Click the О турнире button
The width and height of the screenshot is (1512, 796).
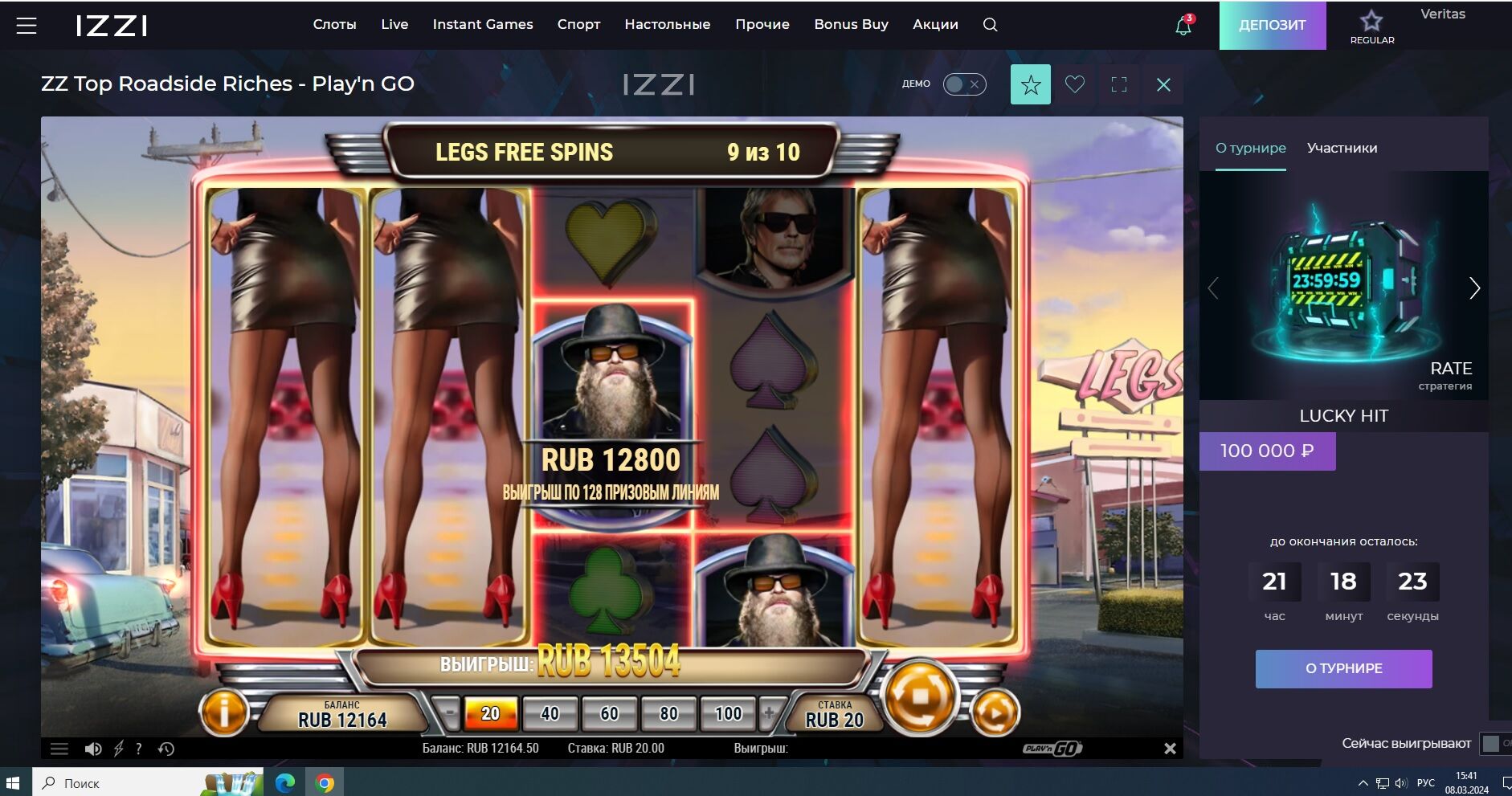coord(1343,668)
